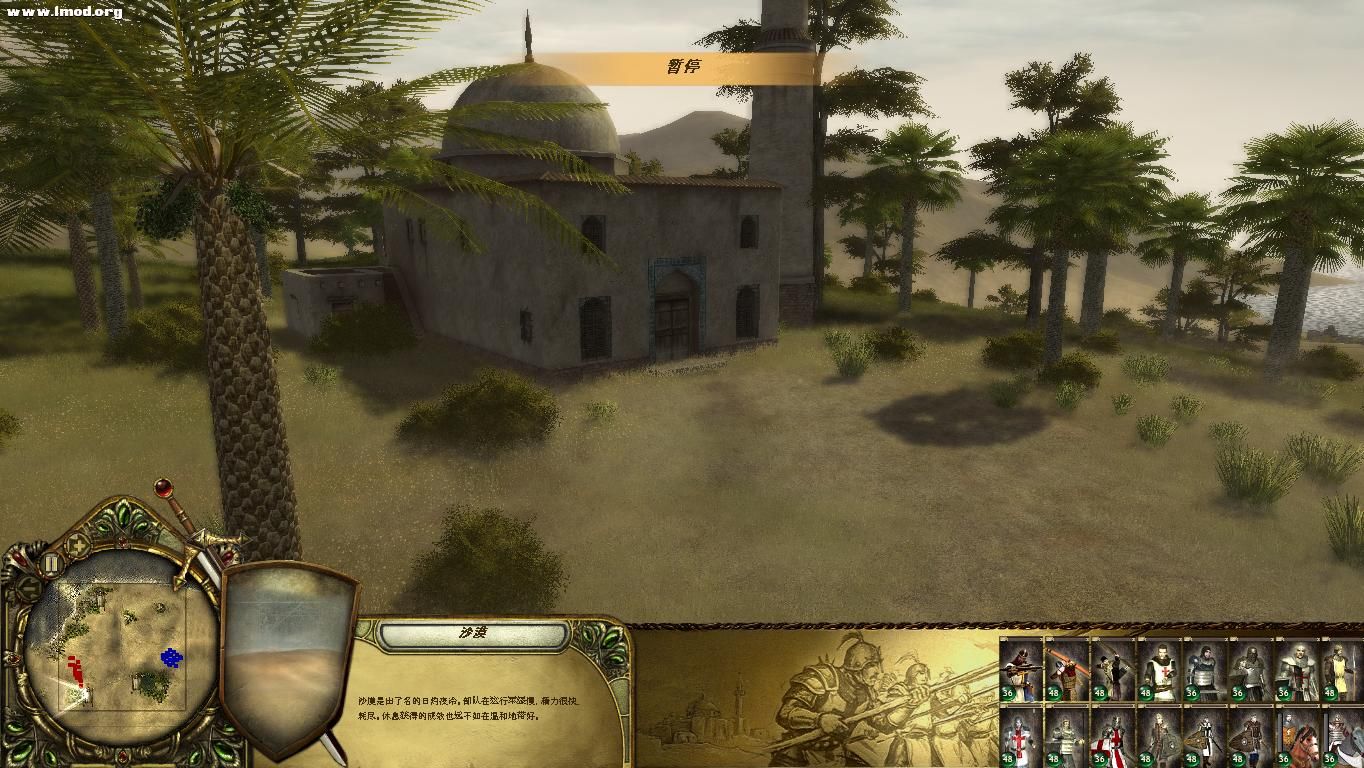The image size is (1364, 768).
Task: Choose the brown horse cavalry unit card
Action: (1297, 737)
